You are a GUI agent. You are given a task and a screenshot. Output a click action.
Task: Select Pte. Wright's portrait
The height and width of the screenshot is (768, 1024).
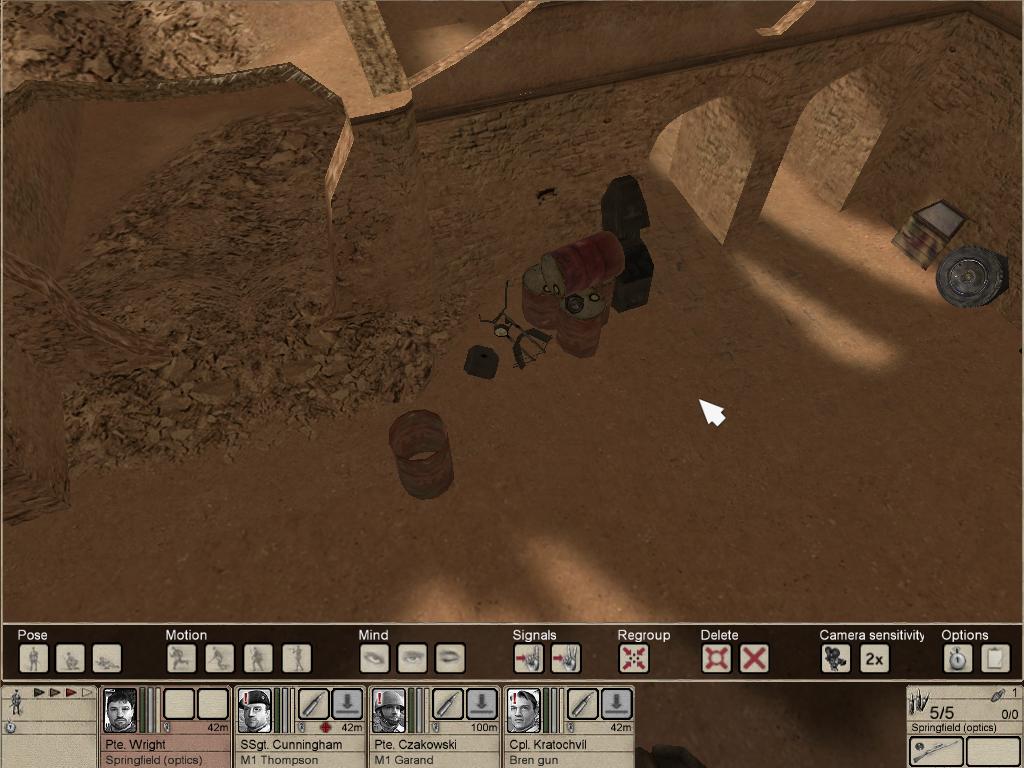coord(120,710)
